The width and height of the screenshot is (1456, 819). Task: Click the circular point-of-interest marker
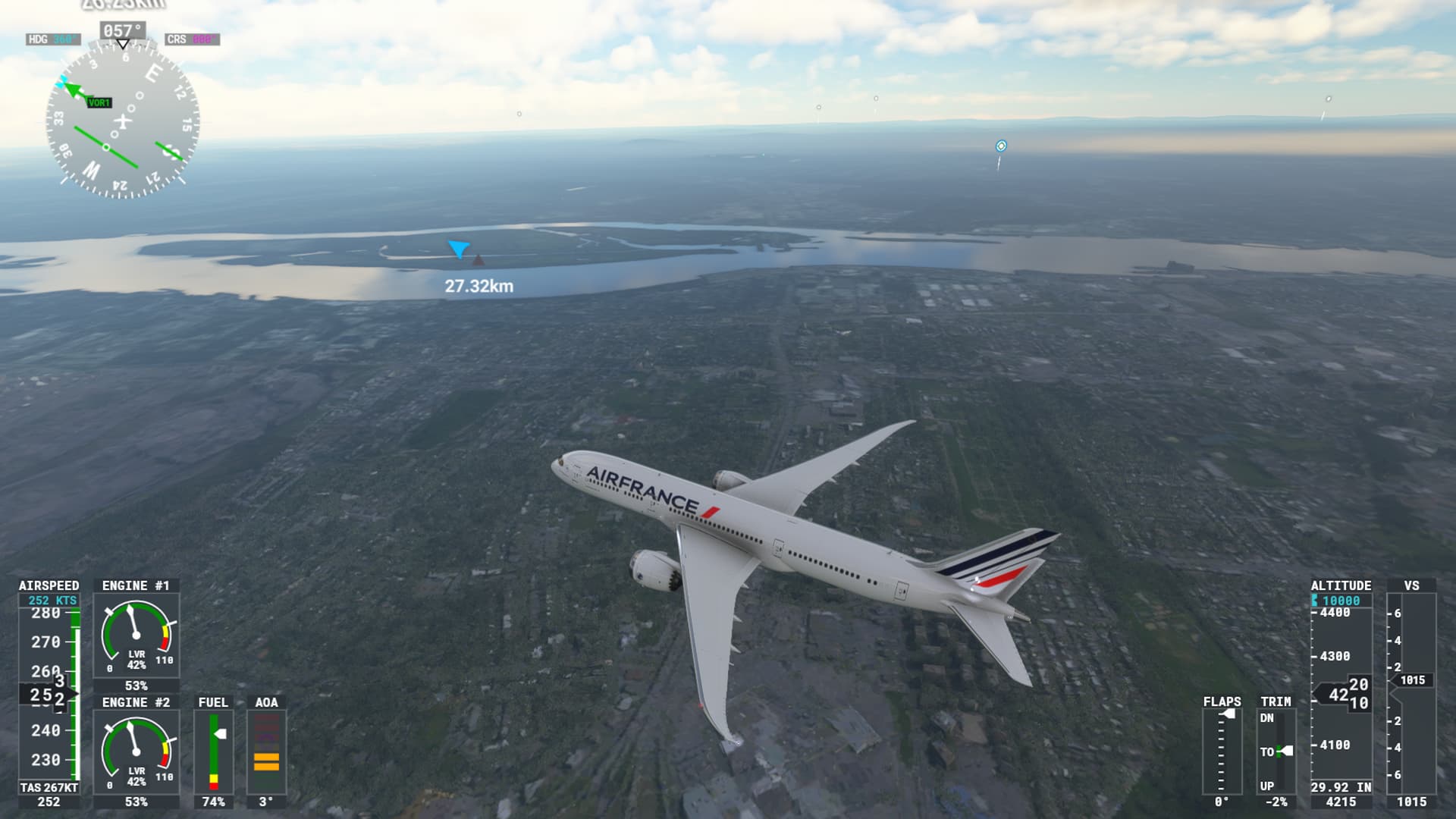[x=1001, y=146]
